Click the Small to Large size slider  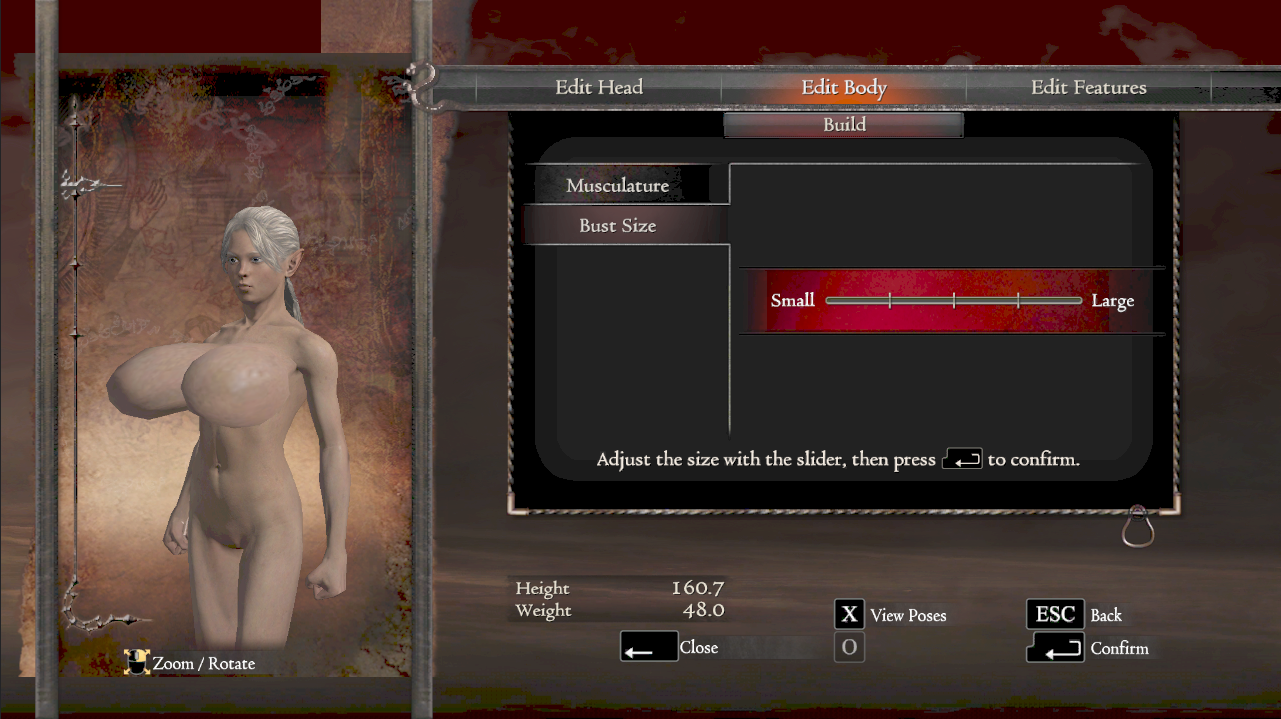953,300
